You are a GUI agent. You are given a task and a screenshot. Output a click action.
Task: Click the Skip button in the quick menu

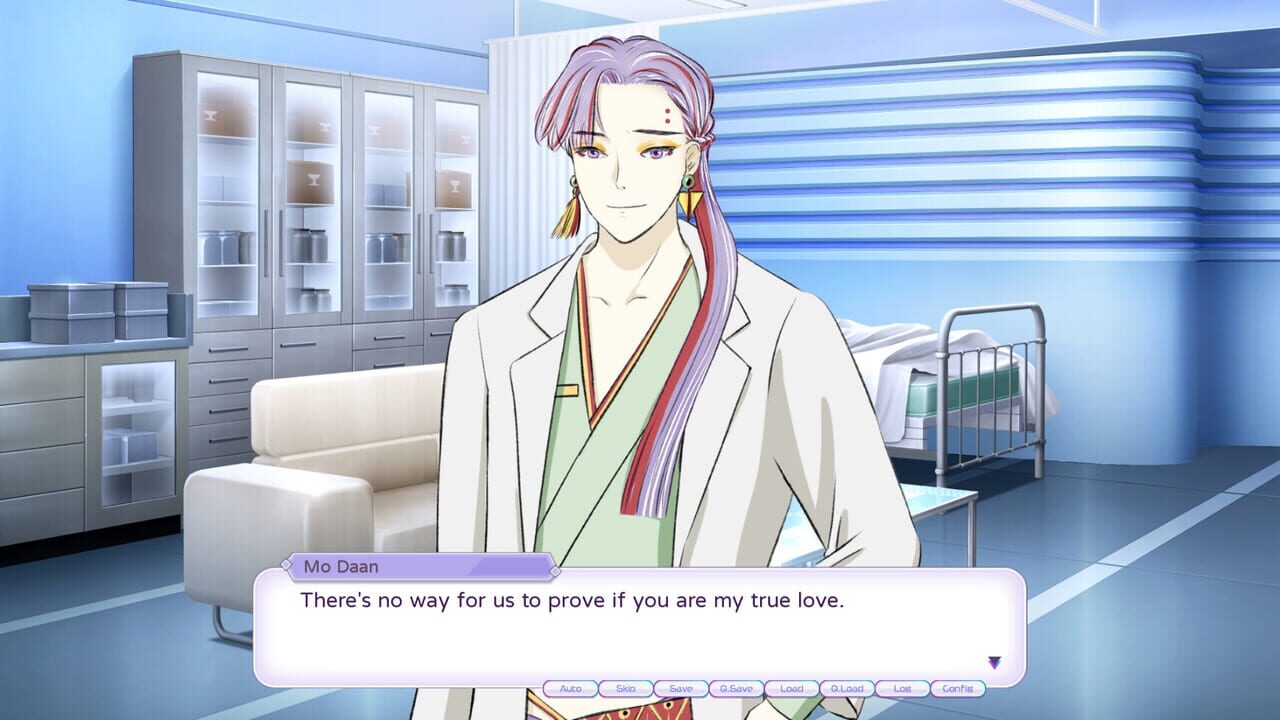pyautogui.click(x=625, y=688)
